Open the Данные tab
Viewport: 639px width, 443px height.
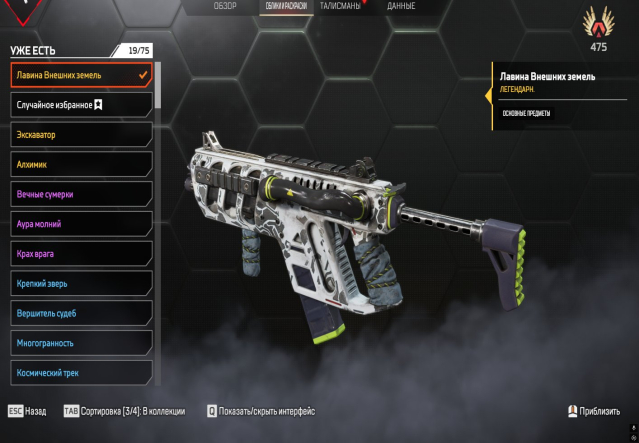point(401,7)
